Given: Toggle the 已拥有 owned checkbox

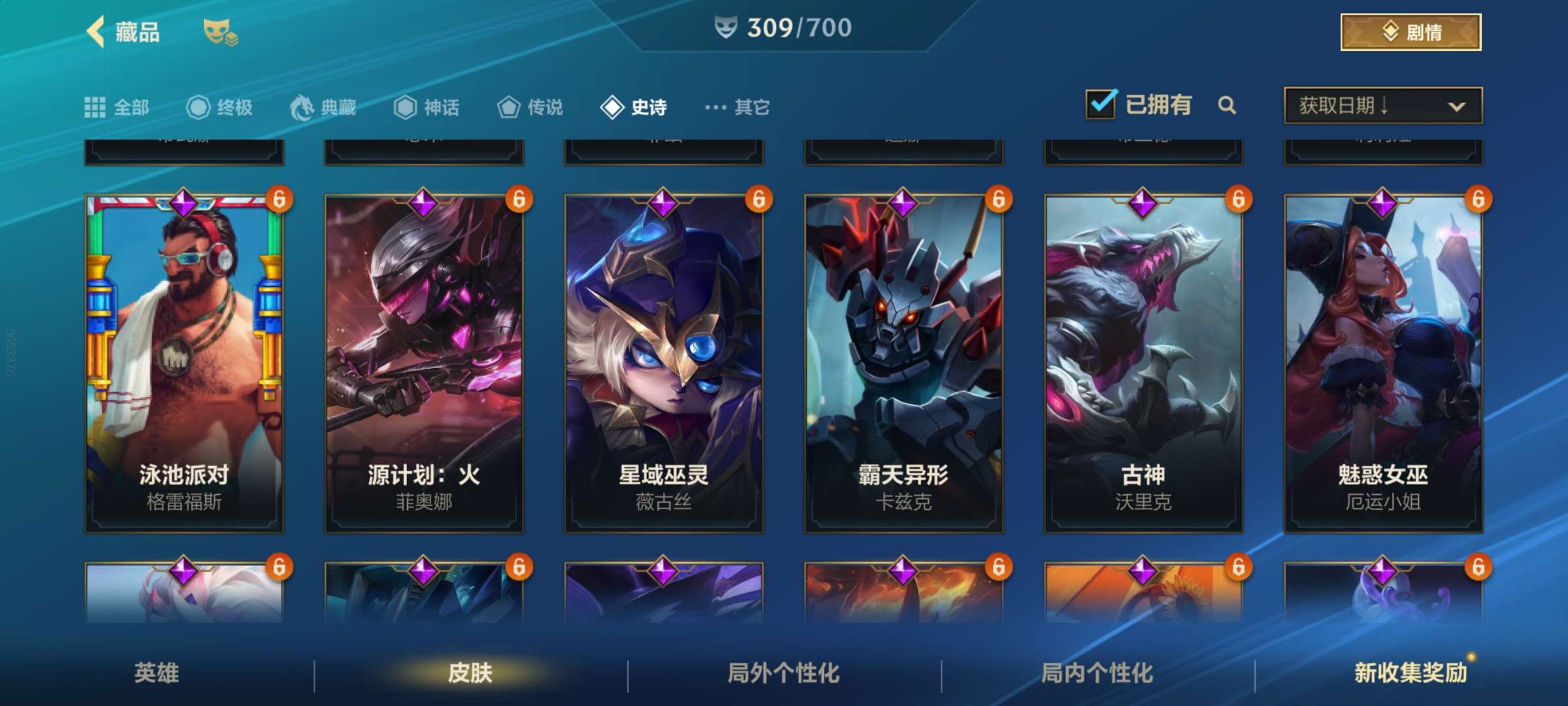Looking at the screenshot, I should (x=1101, y=105).
